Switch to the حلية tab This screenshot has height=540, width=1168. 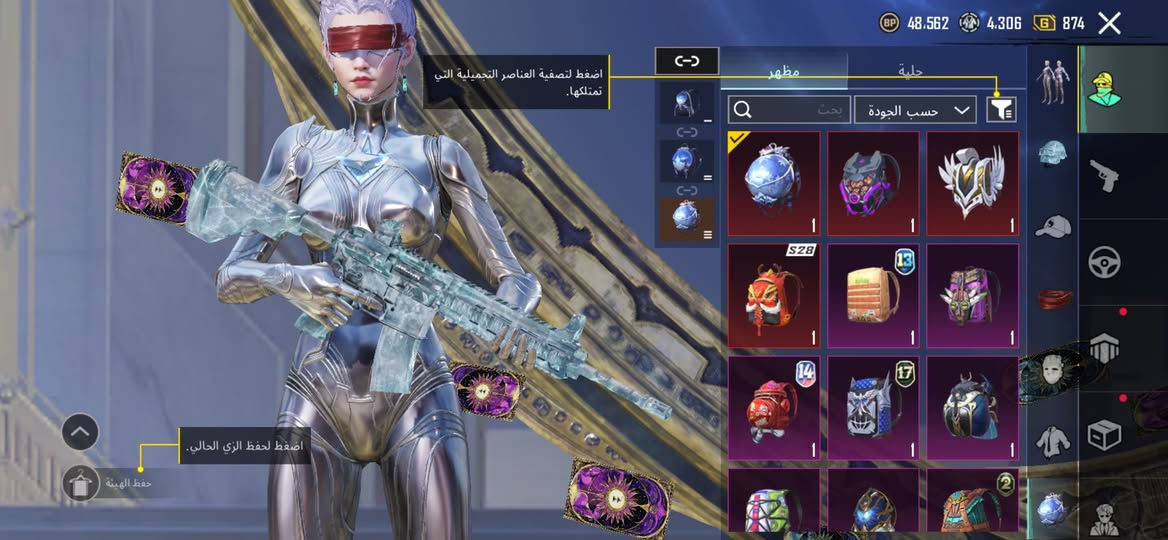pos(911,71)
